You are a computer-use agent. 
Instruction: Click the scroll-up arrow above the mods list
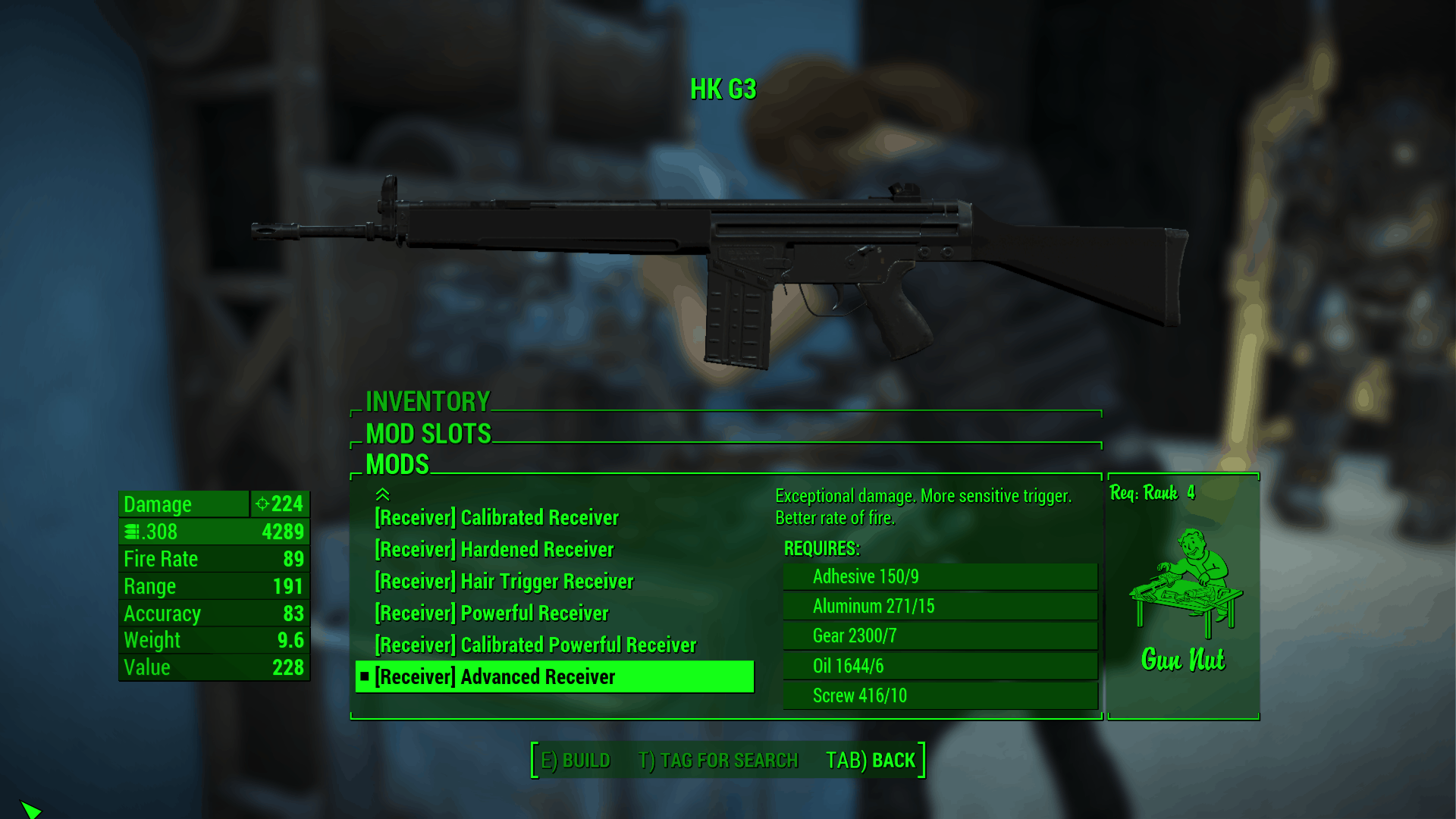(383, 494)
